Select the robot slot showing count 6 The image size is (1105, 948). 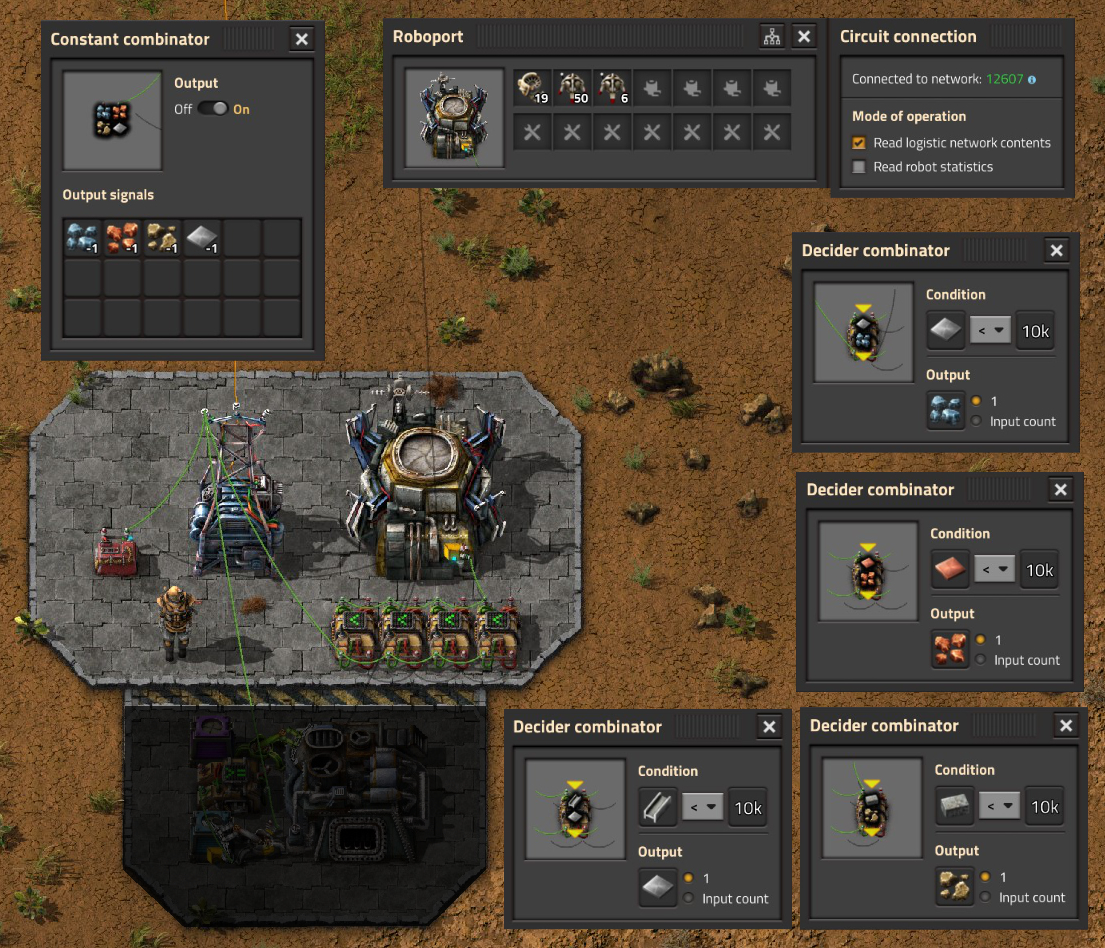coord(611,88)
